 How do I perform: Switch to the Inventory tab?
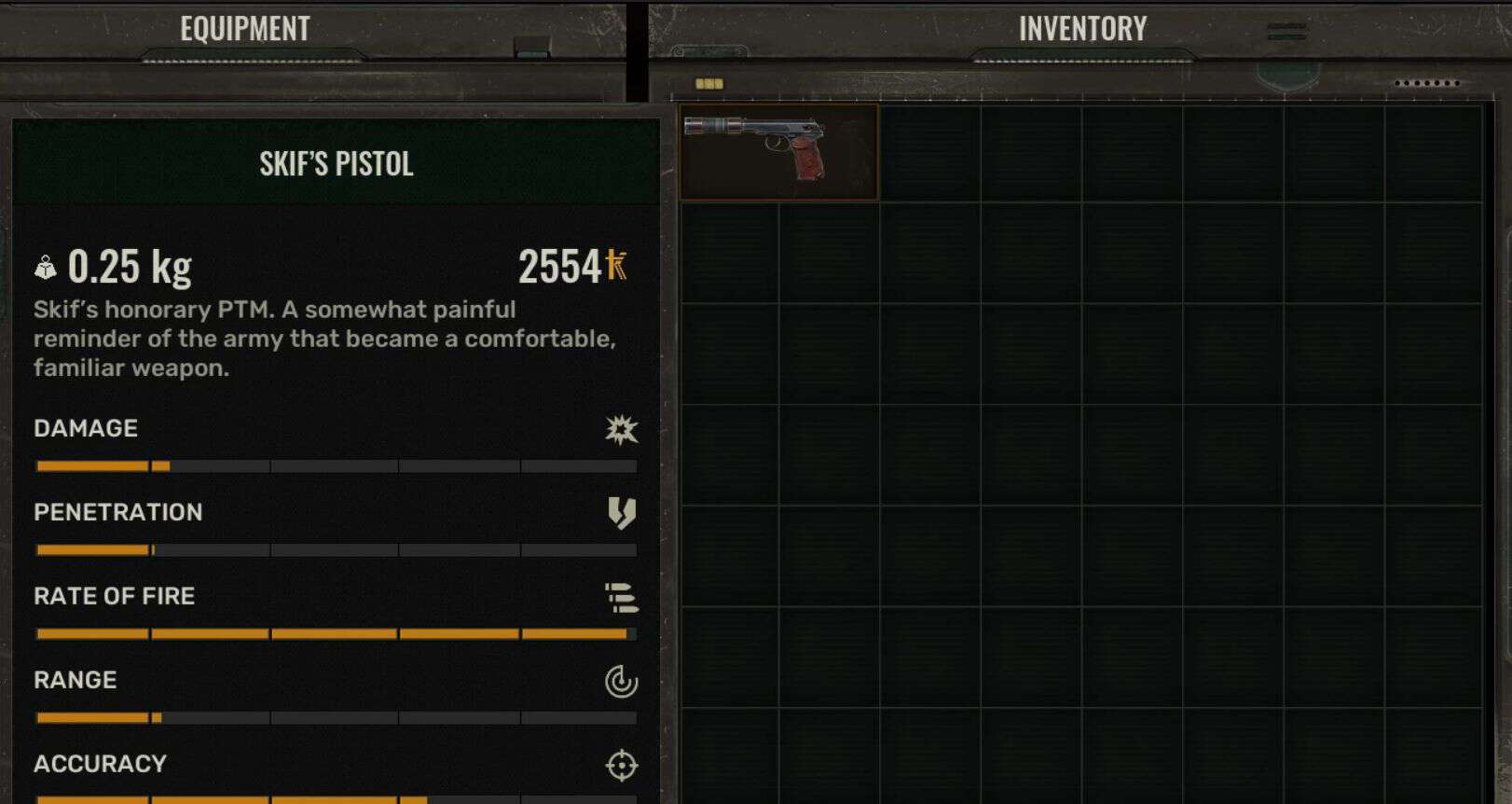tap(1082, 28)
